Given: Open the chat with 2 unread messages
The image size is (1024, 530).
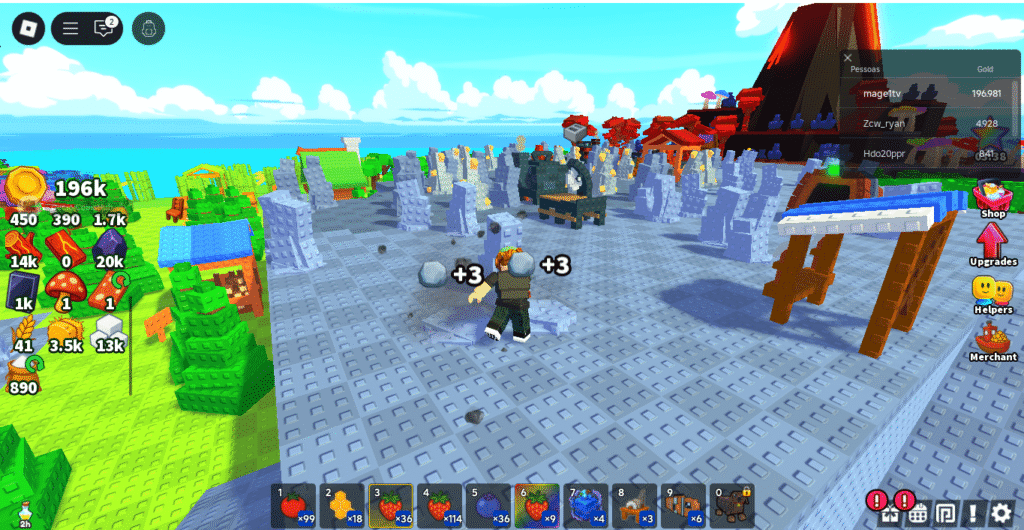Looking at the screenshot, I should point(104,28).
